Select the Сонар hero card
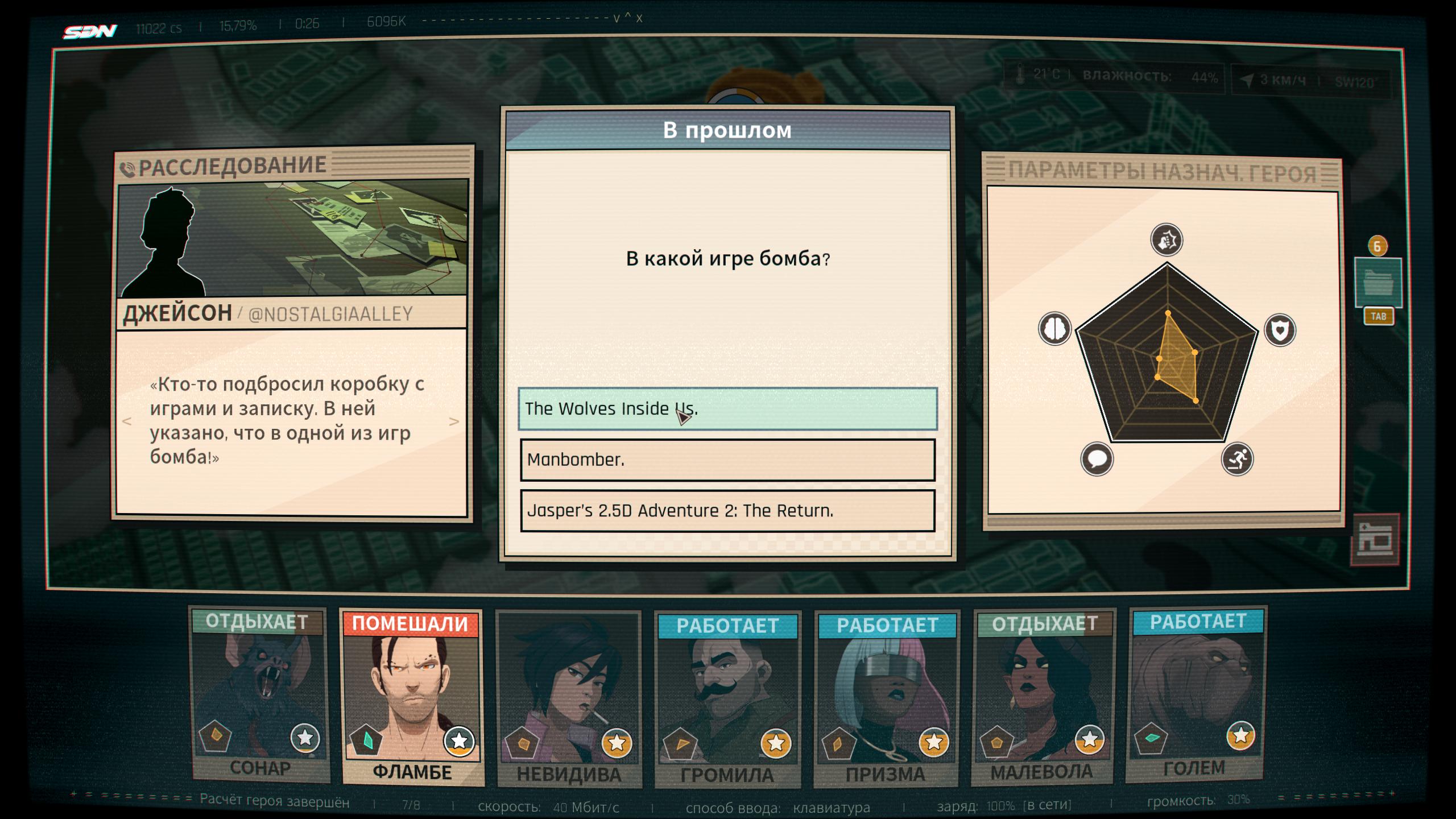Viewport: 1456px width, 819px height. [260, 695]
